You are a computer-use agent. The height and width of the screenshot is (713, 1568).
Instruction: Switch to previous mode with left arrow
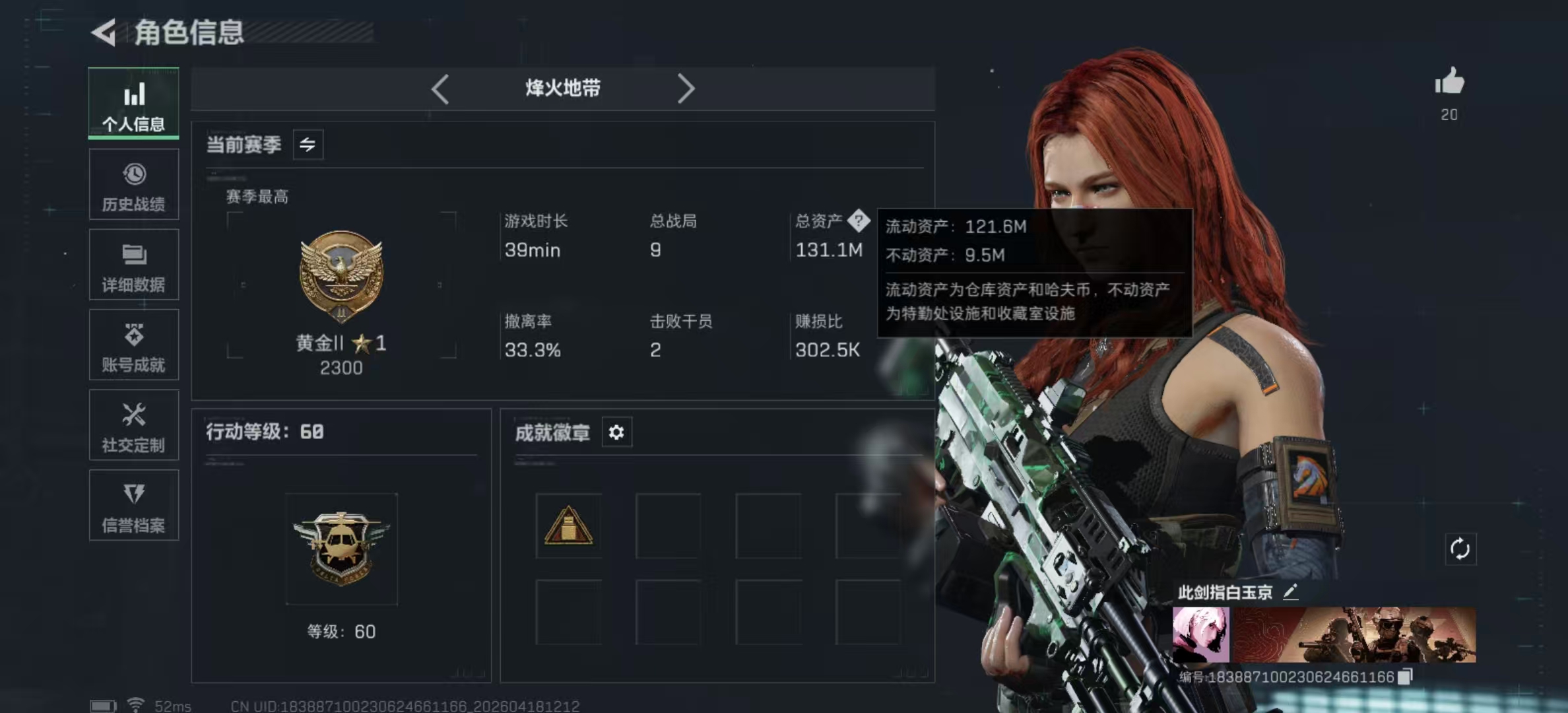point(440,88)
